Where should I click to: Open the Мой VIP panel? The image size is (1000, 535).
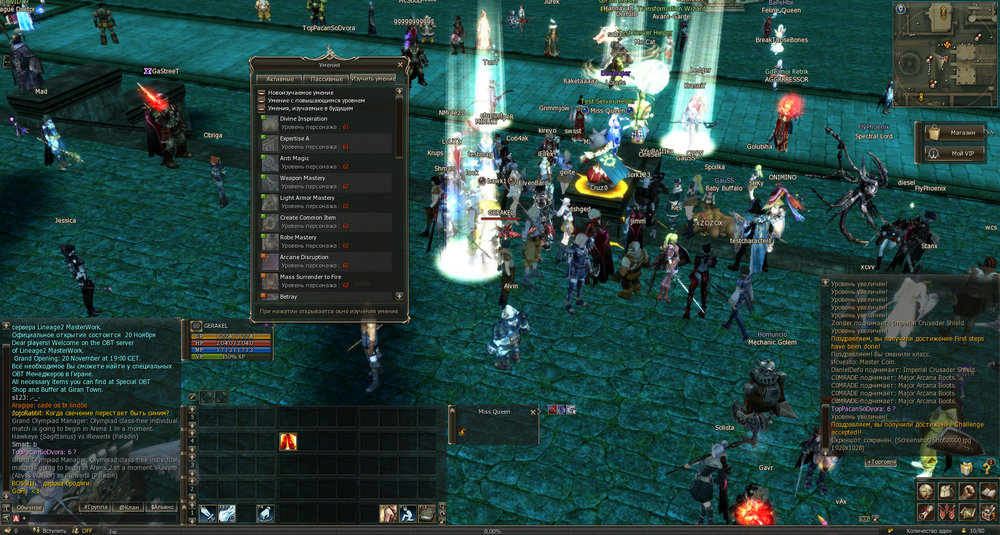[953, 153]
